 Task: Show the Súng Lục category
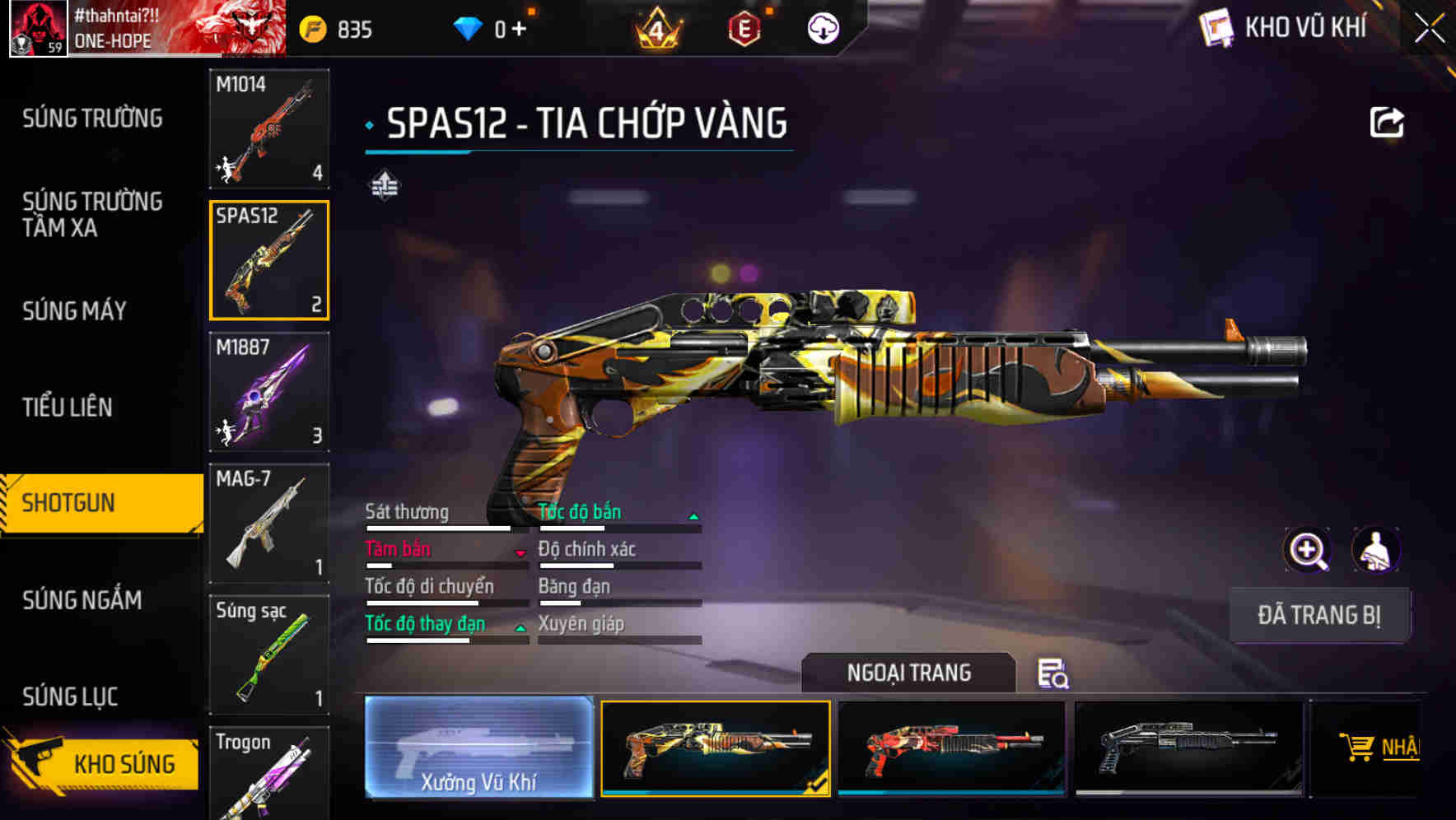coord(70,697)
